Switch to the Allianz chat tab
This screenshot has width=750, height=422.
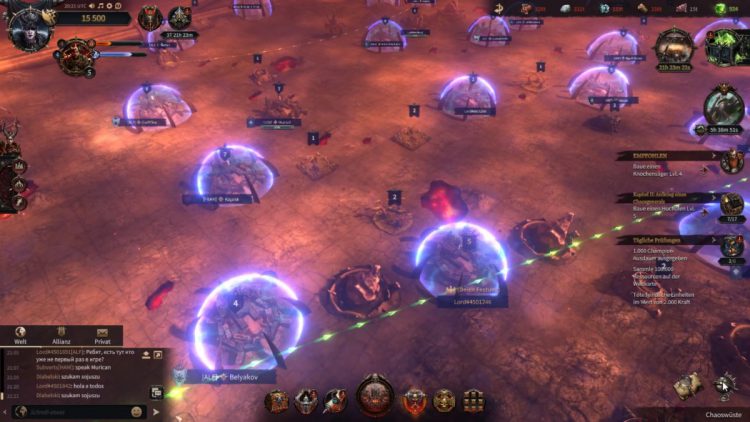[59, 337]
